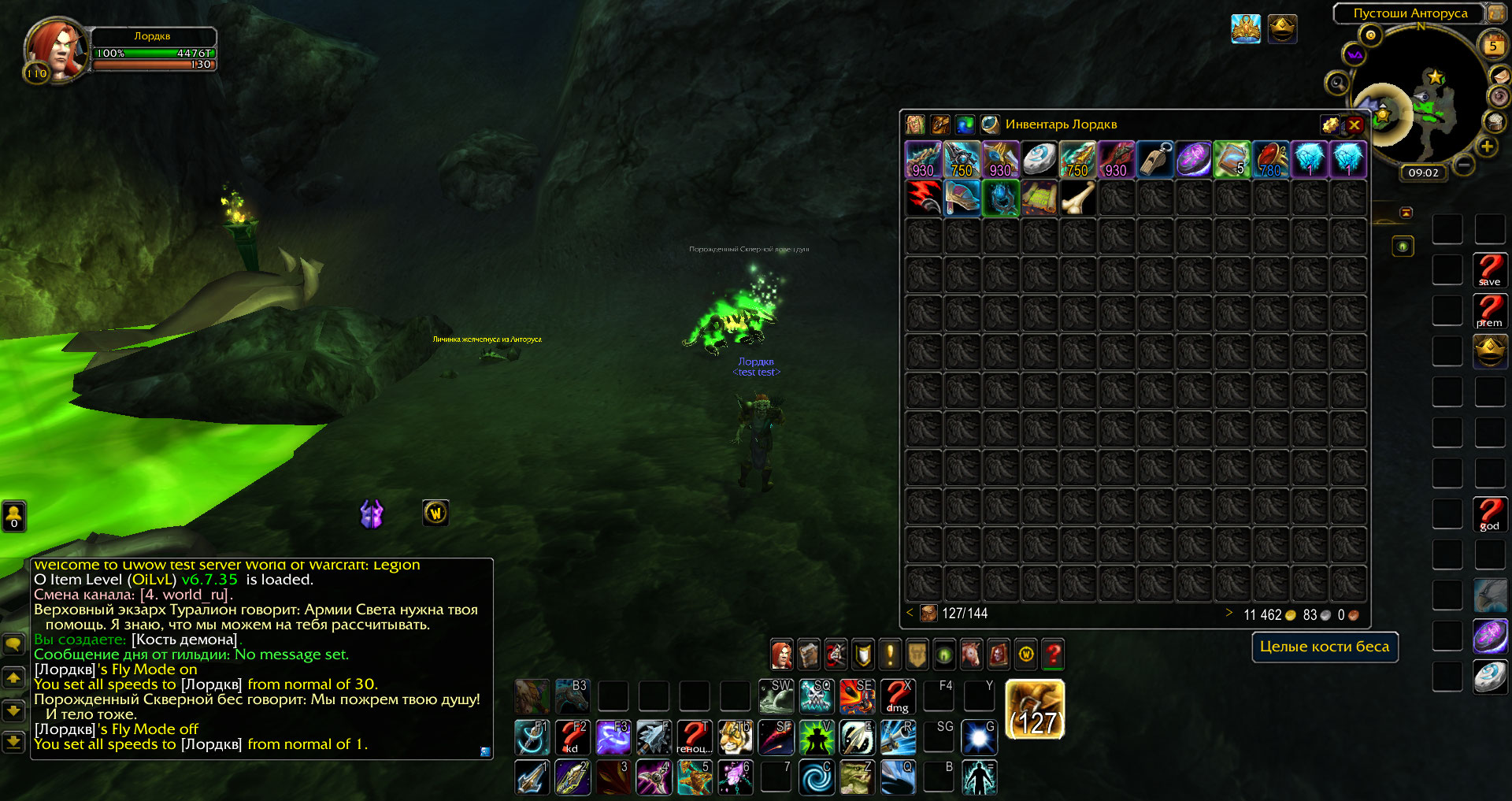Activate the tiger face ability on the action bar

tap(734, 737)
